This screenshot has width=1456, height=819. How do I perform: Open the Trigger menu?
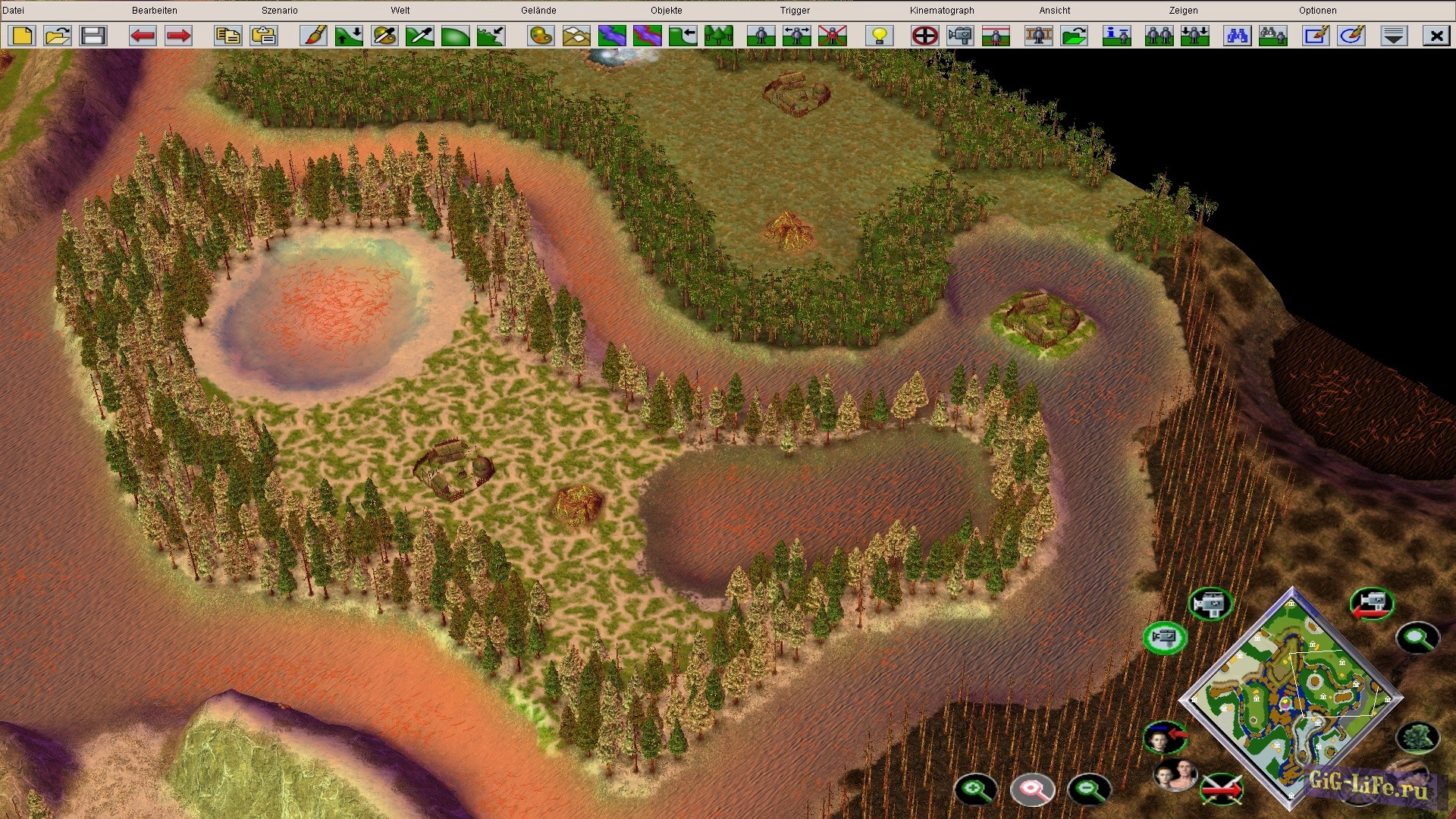click(x=795, y=11)
